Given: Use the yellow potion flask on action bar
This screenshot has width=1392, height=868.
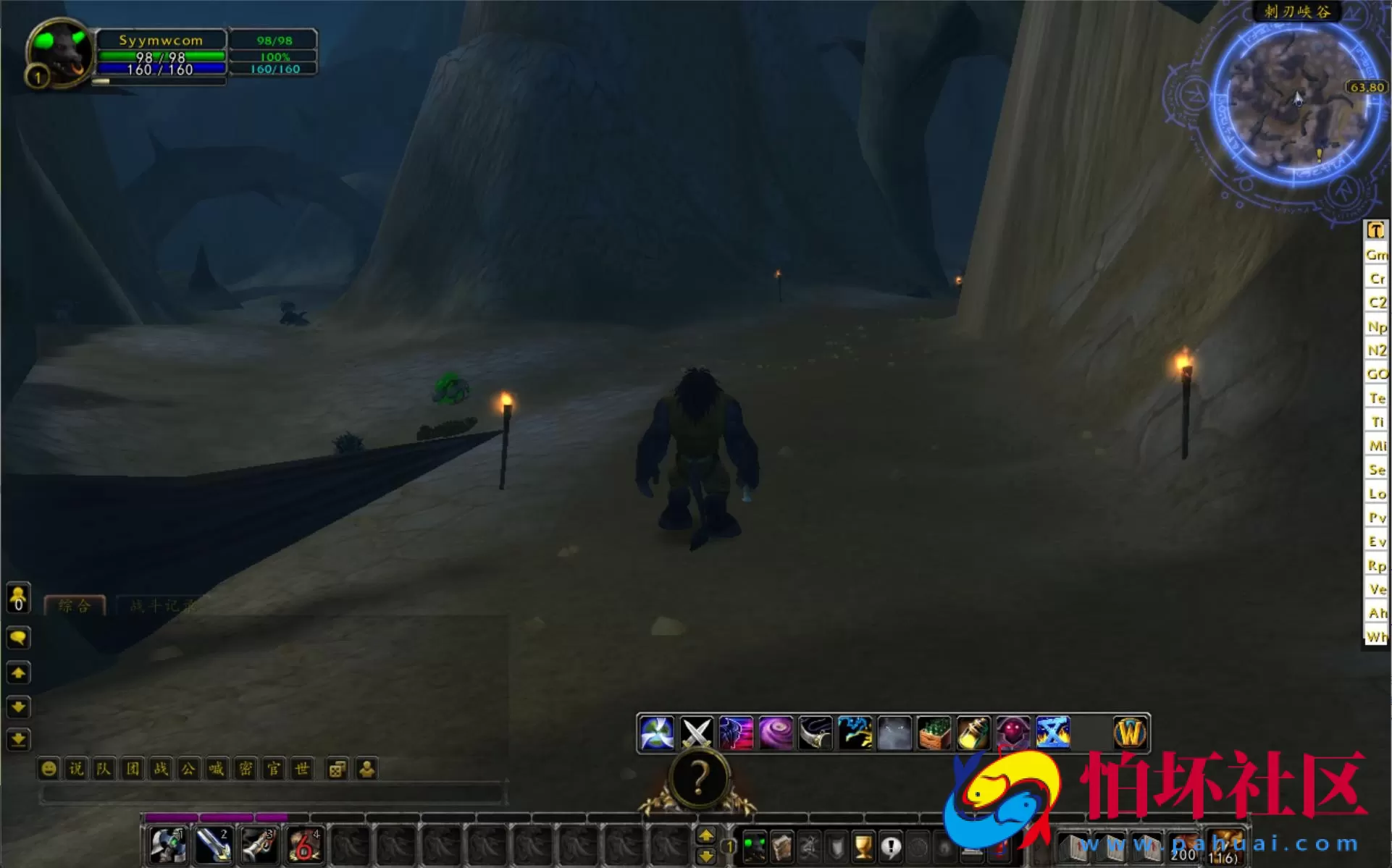Looking at the screenshot, I should pos(973,733).
